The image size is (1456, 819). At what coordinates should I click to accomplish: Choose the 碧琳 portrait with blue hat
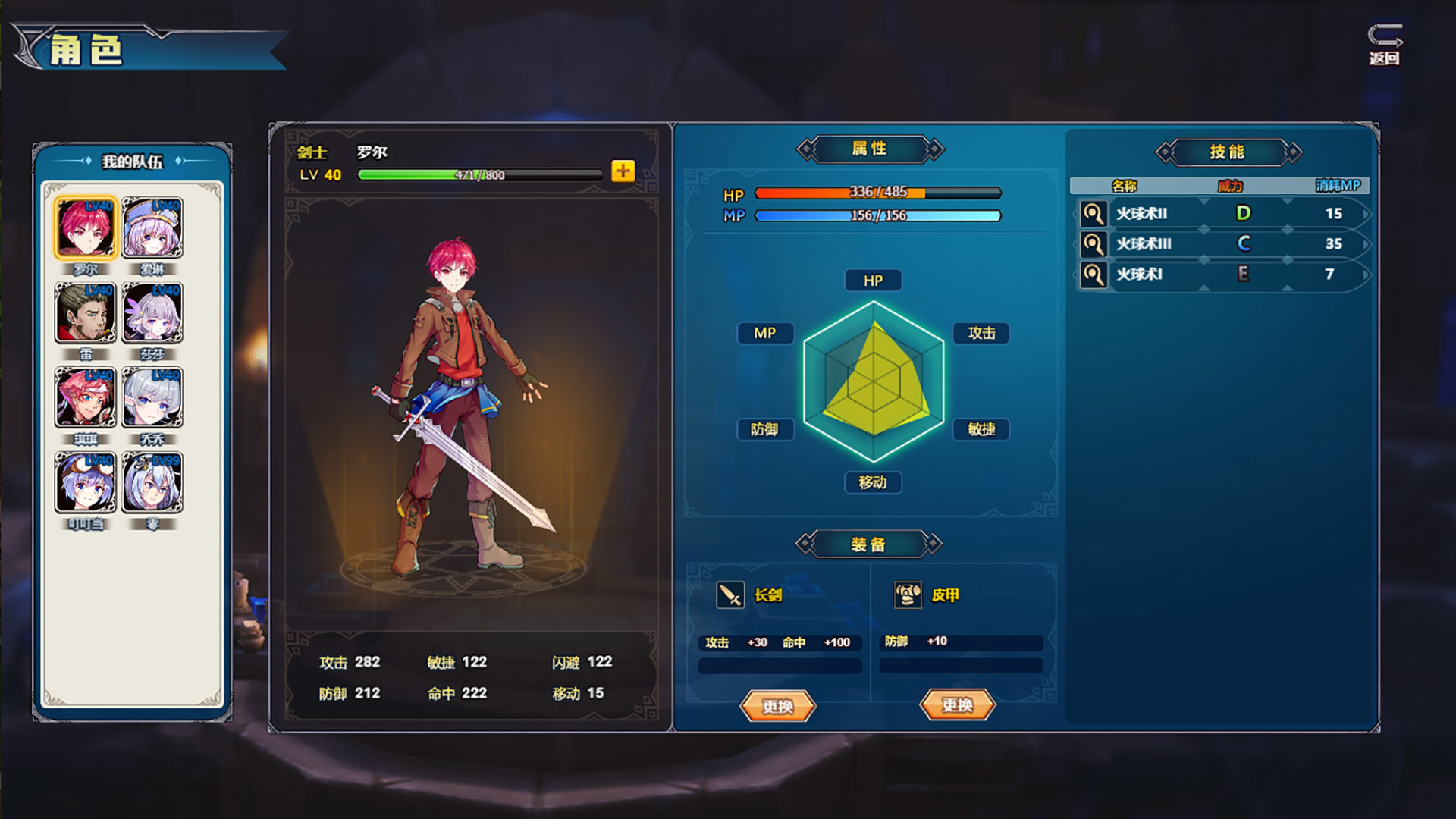click(x=152, y=228)
